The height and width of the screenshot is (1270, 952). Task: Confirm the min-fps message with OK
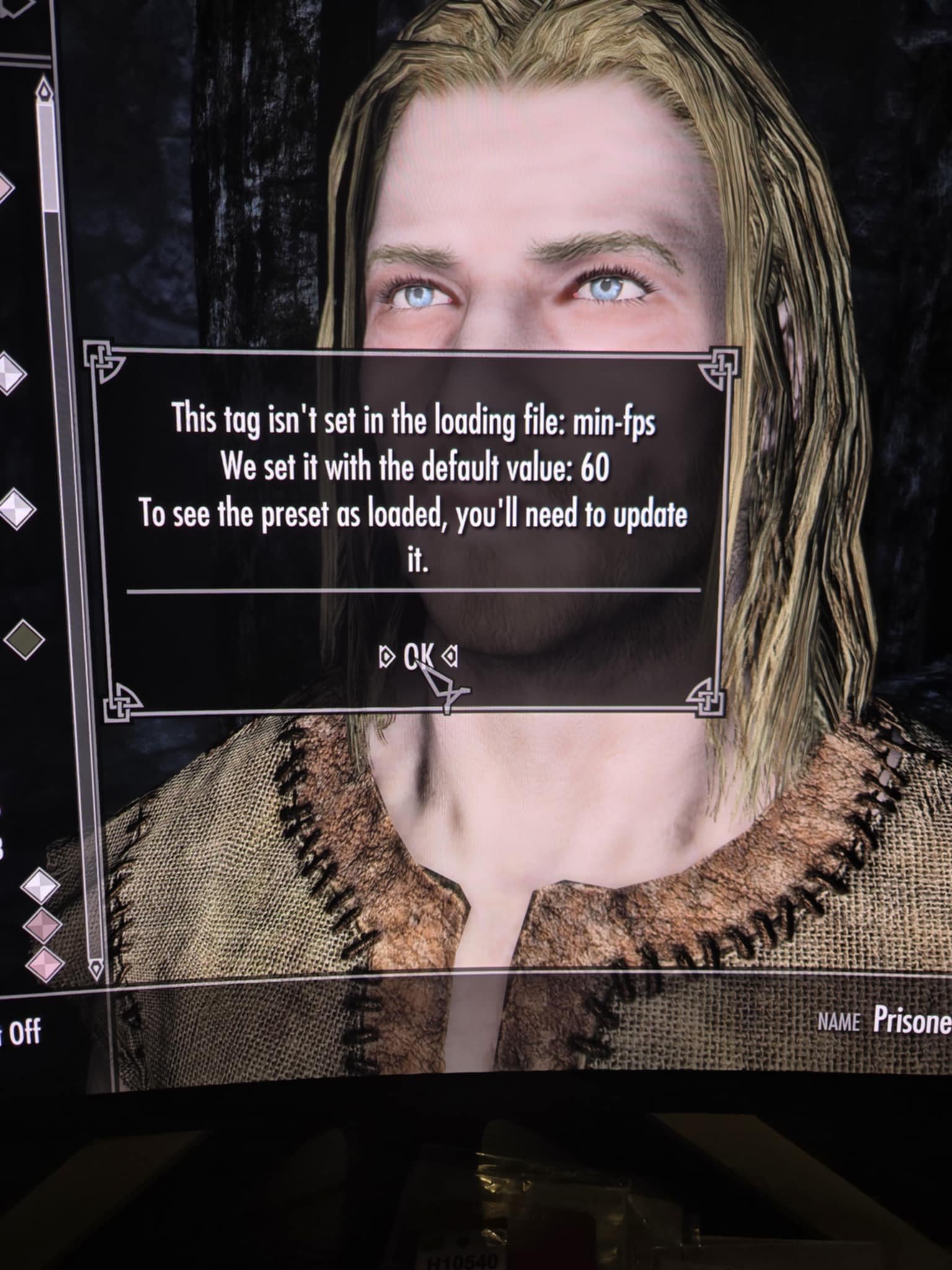tap(418, 654)
